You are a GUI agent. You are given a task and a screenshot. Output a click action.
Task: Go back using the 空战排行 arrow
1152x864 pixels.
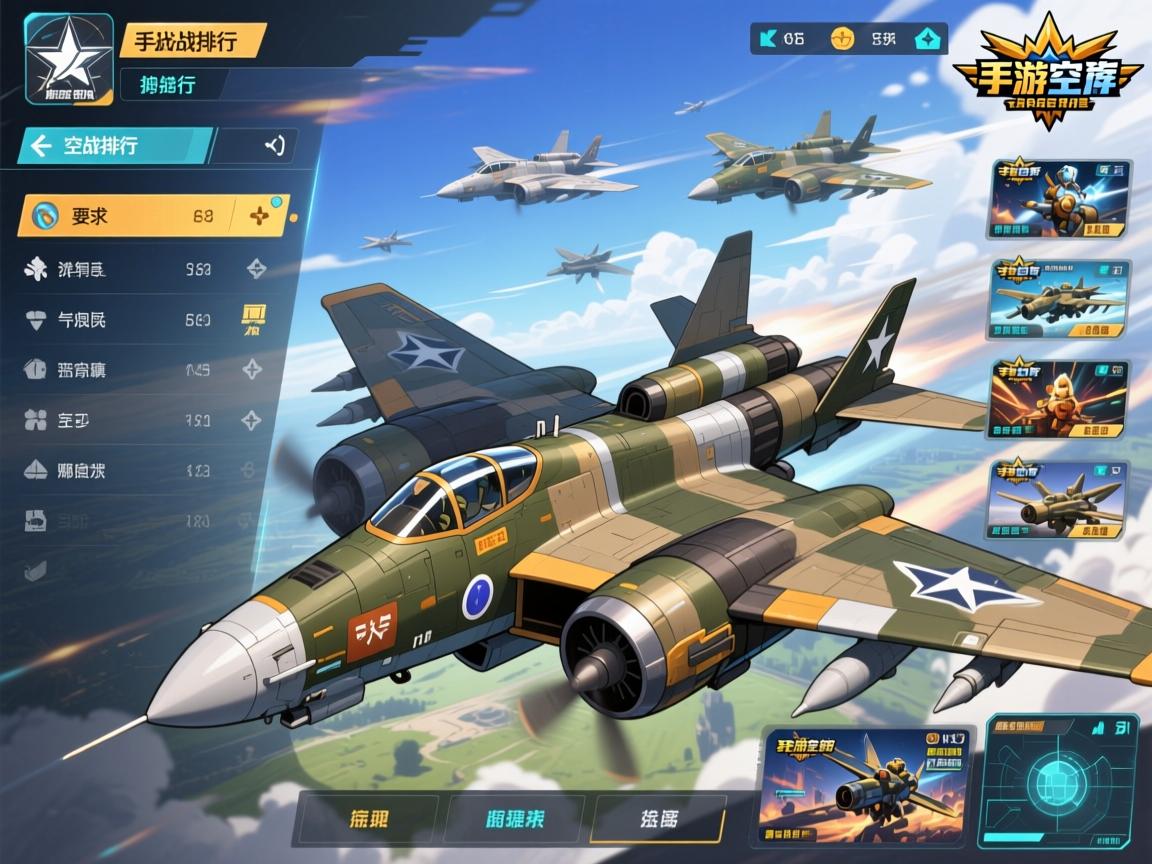coord(41,146)
